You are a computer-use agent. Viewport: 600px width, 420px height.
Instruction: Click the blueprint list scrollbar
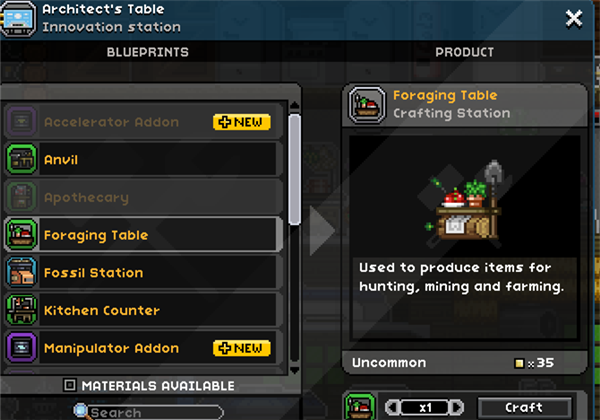294,170
